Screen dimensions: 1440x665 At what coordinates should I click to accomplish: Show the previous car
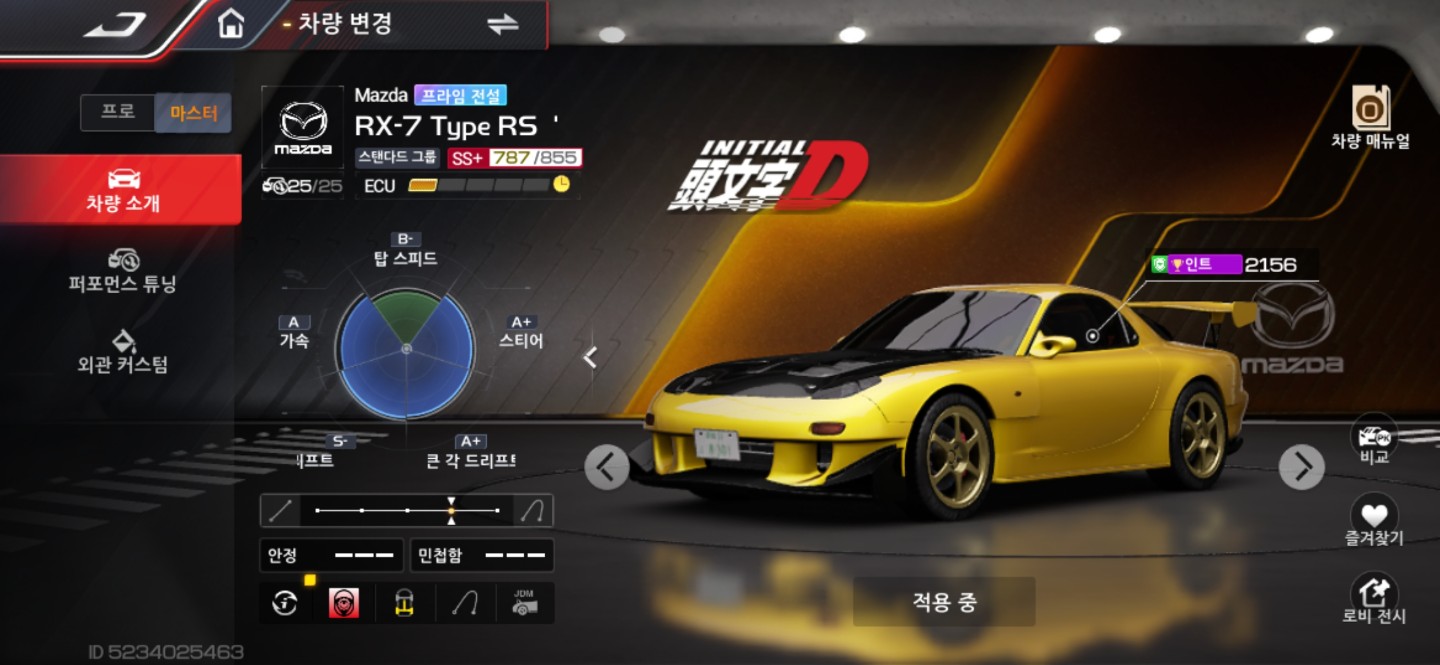coord(607,466)
